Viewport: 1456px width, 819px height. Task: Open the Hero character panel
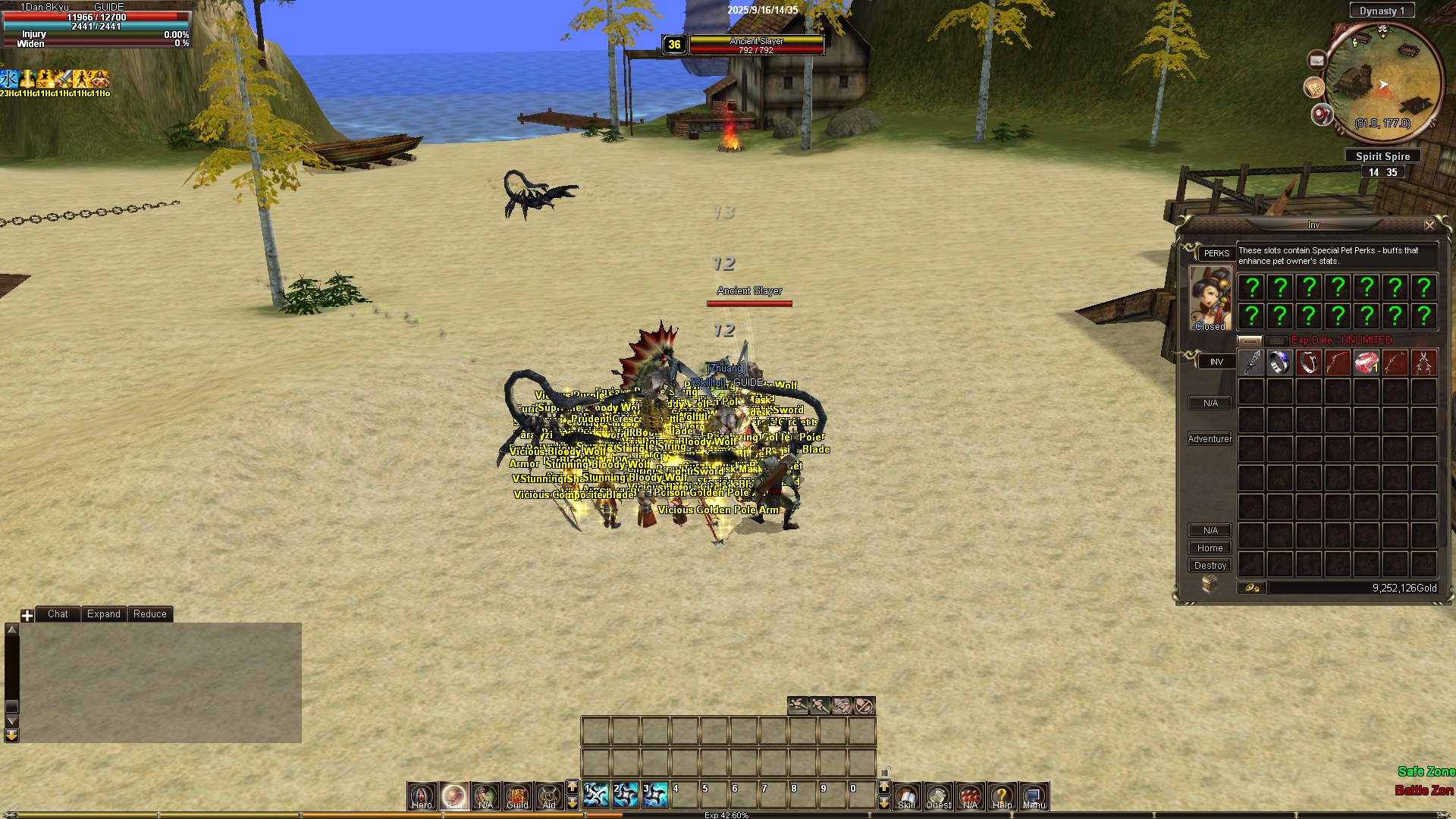422,795
